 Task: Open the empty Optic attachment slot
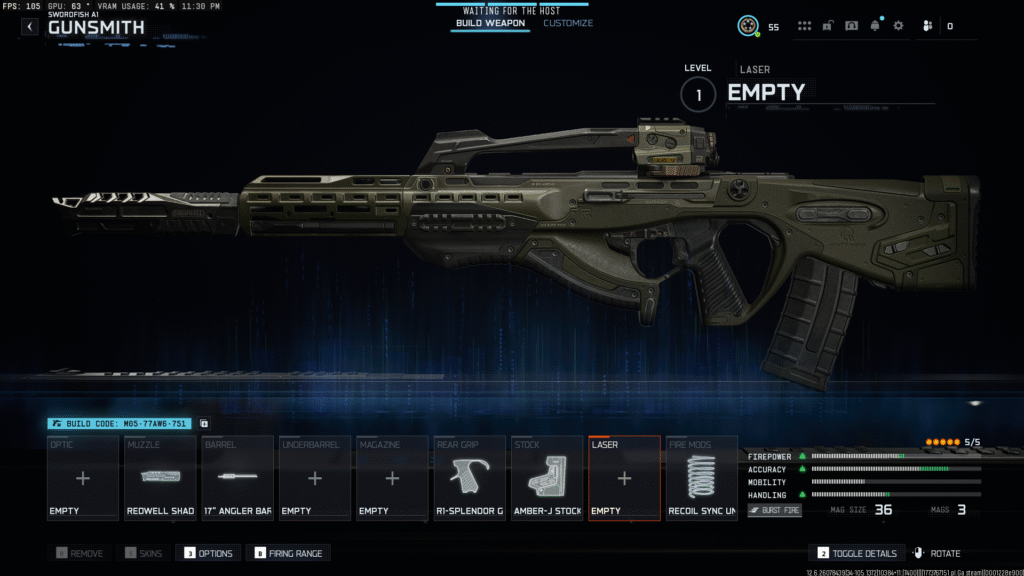click(83, 478)
